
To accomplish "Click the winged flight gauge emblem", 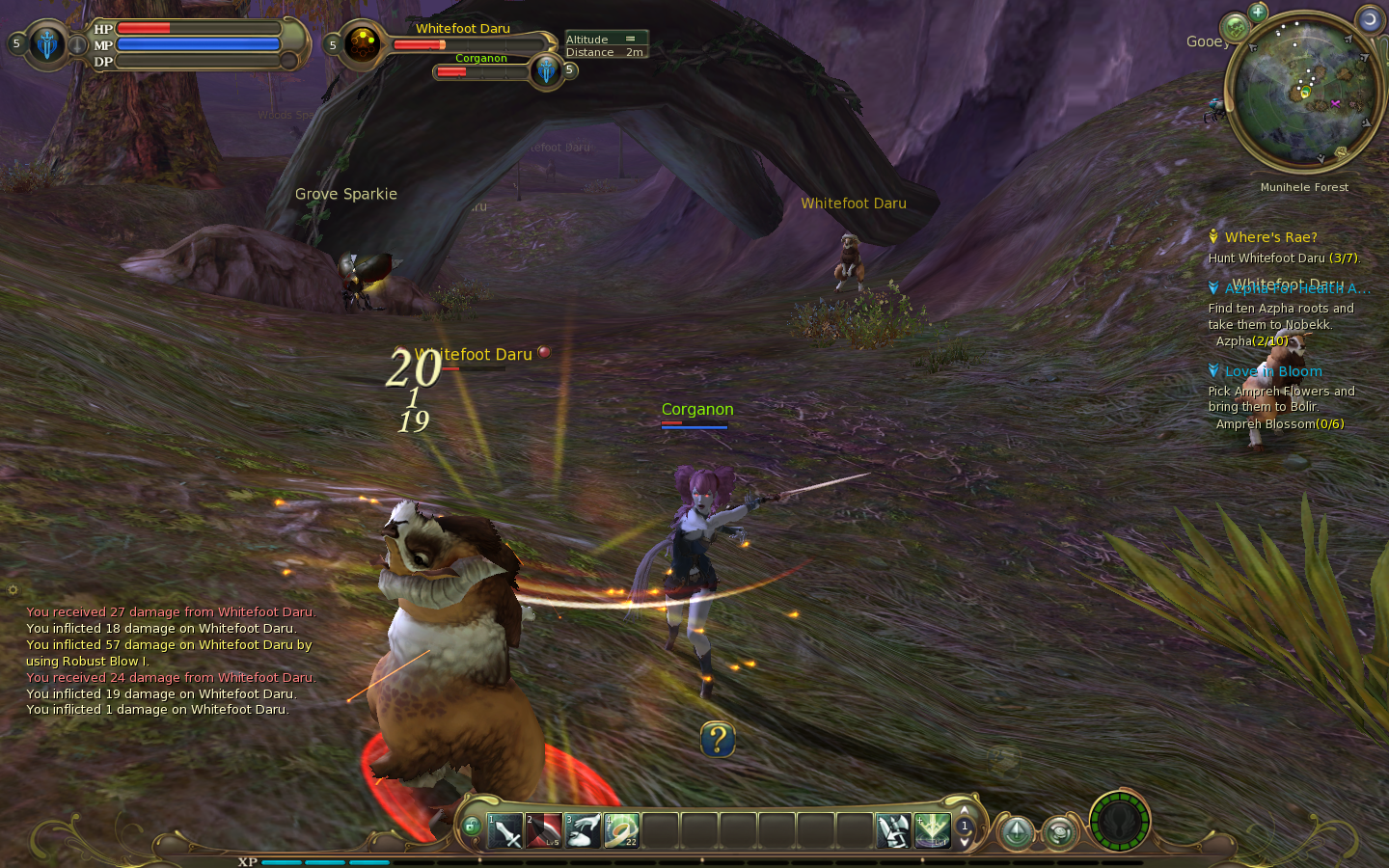I will coord(1120,823).
